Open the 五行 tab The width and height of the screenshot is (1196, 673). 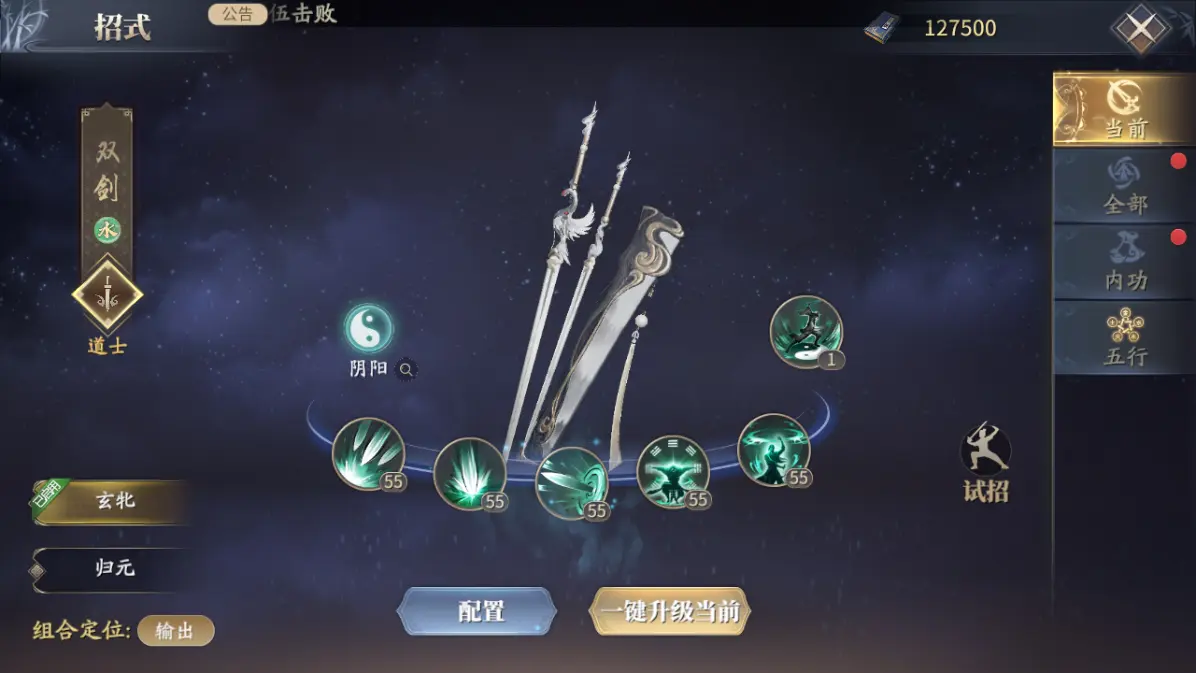[x=1124, y=338]
